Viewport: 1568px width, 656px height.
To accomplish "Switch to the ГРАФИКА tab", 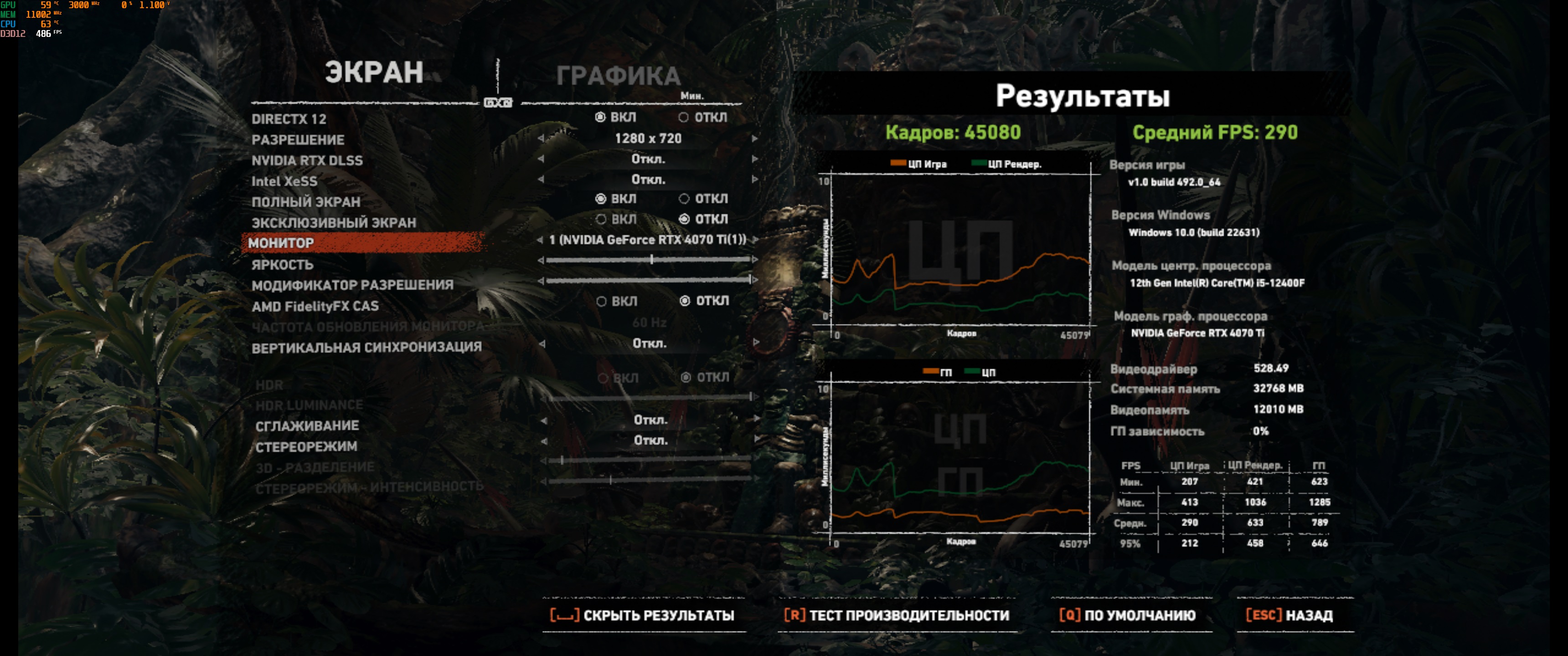I will click(618, 76).
